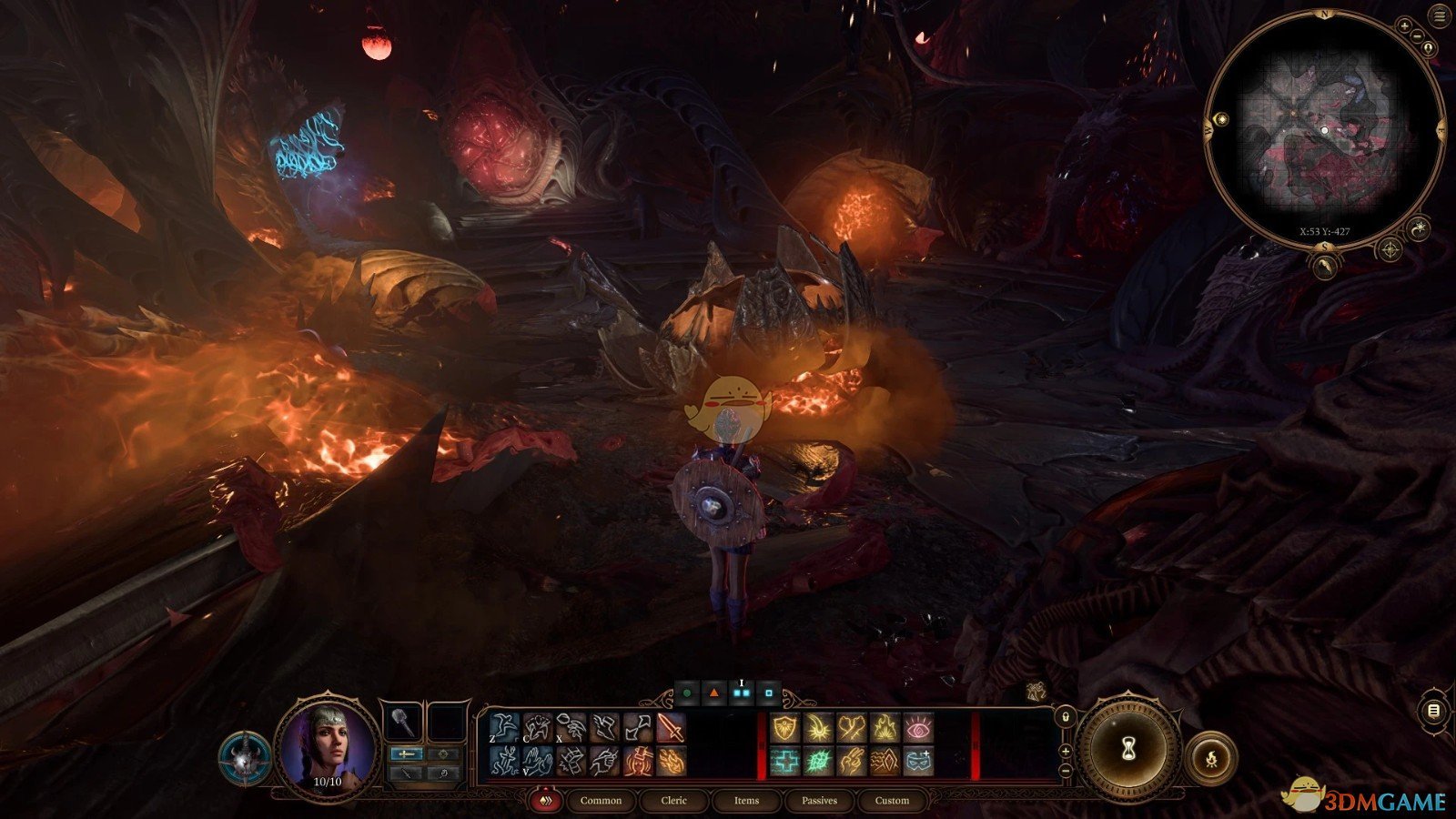The image size is (1456, 819).
Task: Cast the pink eye spell
Action: [918, 728]
